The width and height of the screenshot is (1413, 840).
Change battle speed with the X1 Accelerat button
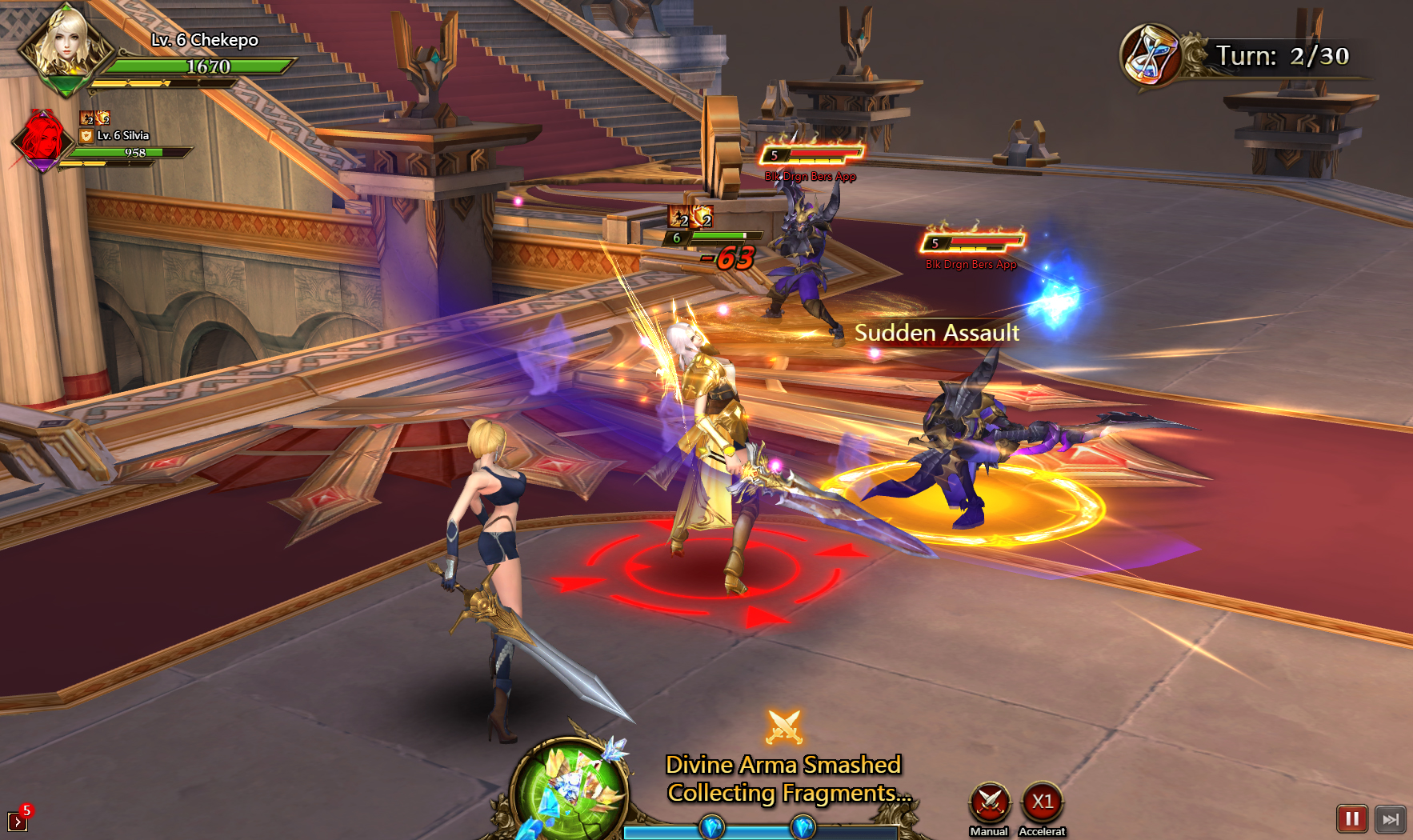click(x=1042, y=802)
